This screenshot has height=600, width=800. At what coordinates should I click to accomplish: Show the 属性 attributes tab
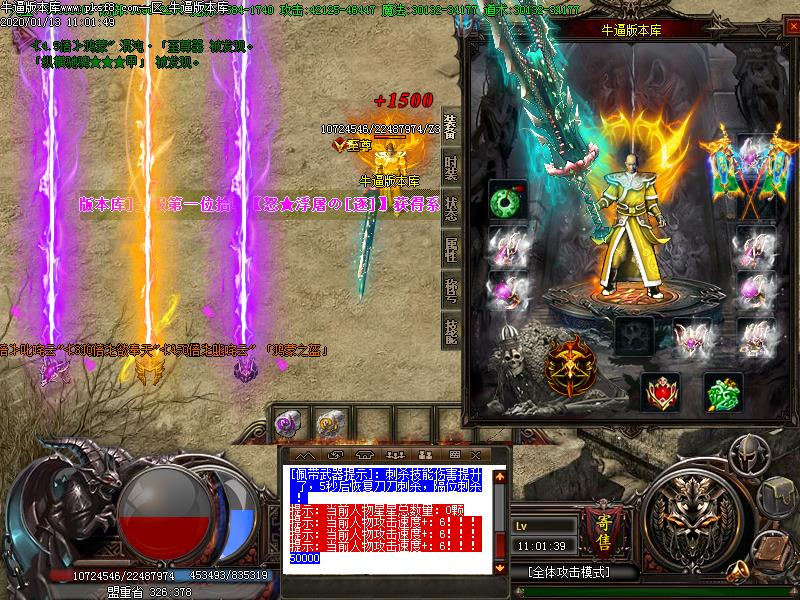(451, 249)
